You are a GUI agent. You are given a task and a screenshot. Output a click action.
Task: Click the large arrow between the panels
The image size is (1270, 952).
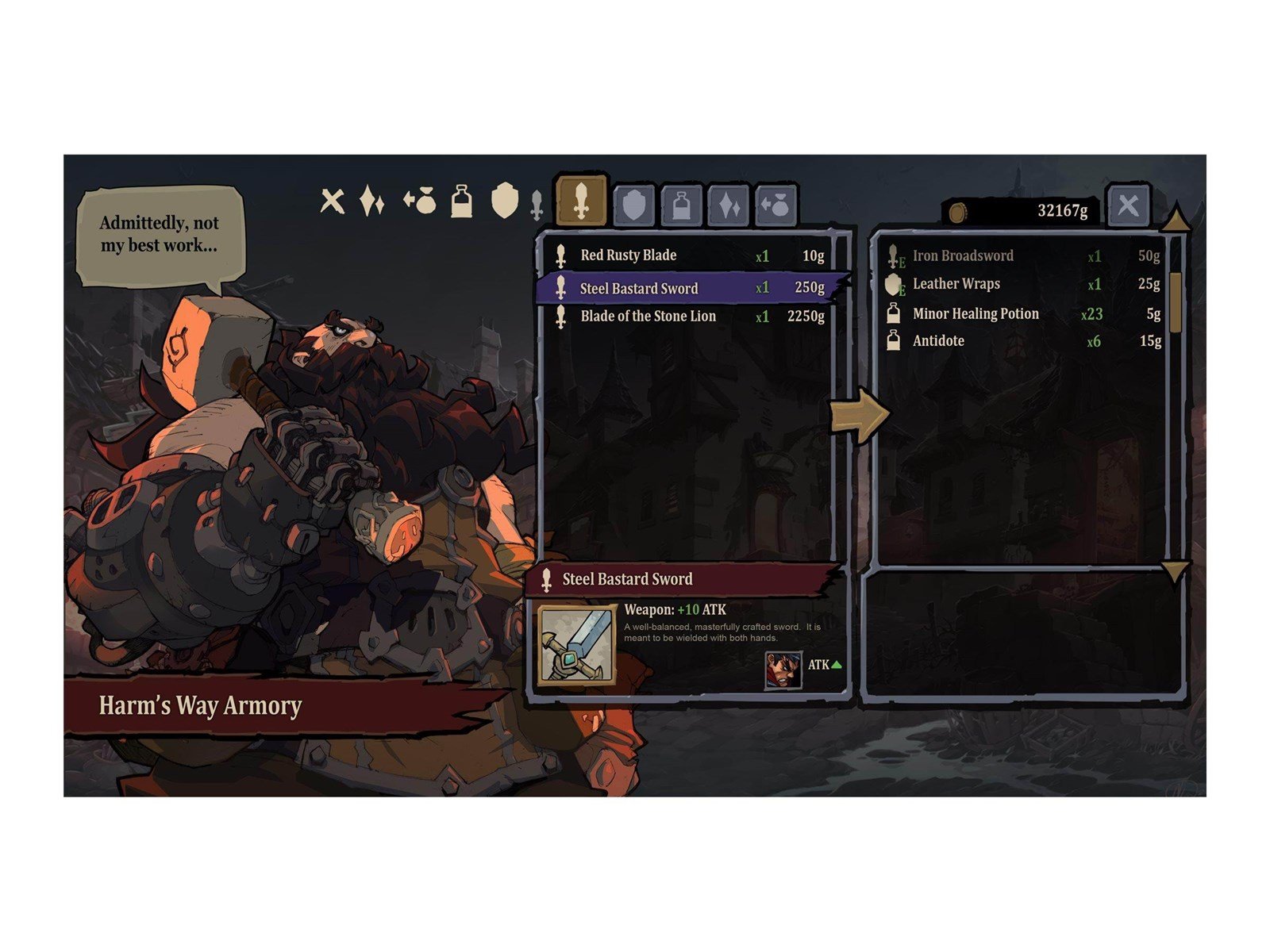click(x=860, y=414)
